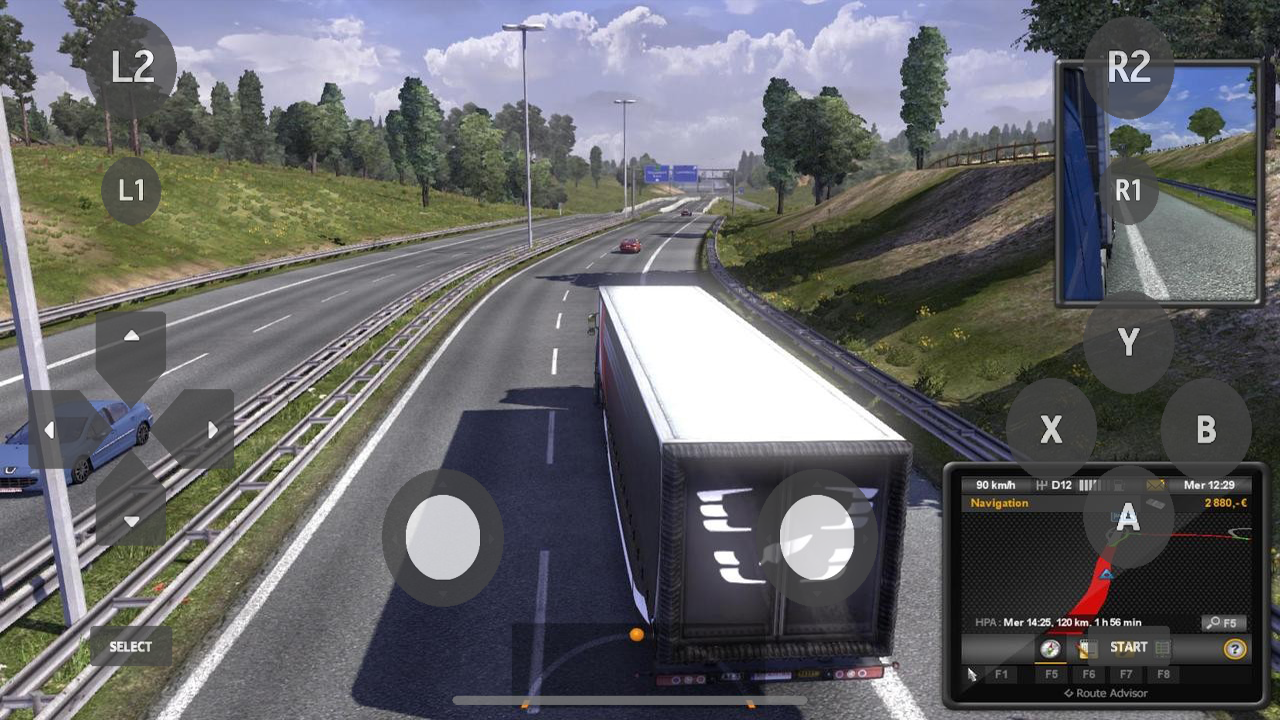Toggle the SELECT control button
The height and width of the screenshot is (720, 1280).
point(130,647)
